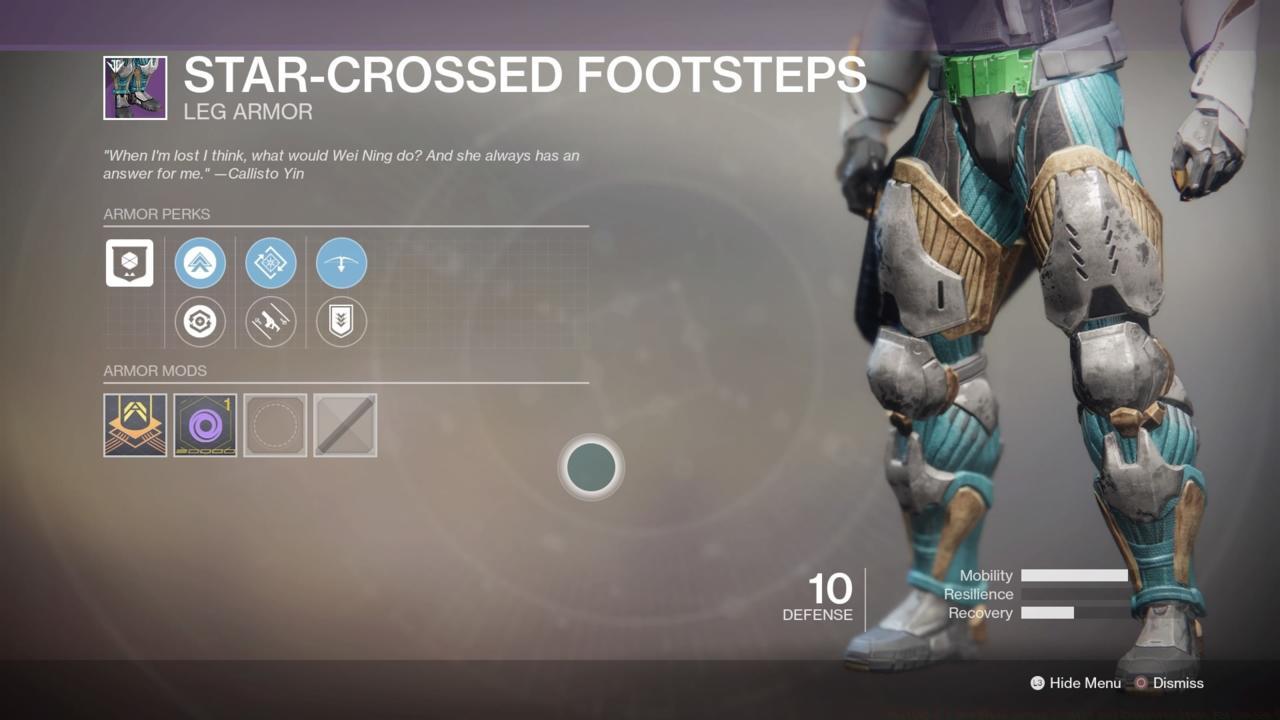Viewport: 1280px width, 720px height.
Task: Click the ARMOR PERKS section header
Action: (x=156, y=214)
